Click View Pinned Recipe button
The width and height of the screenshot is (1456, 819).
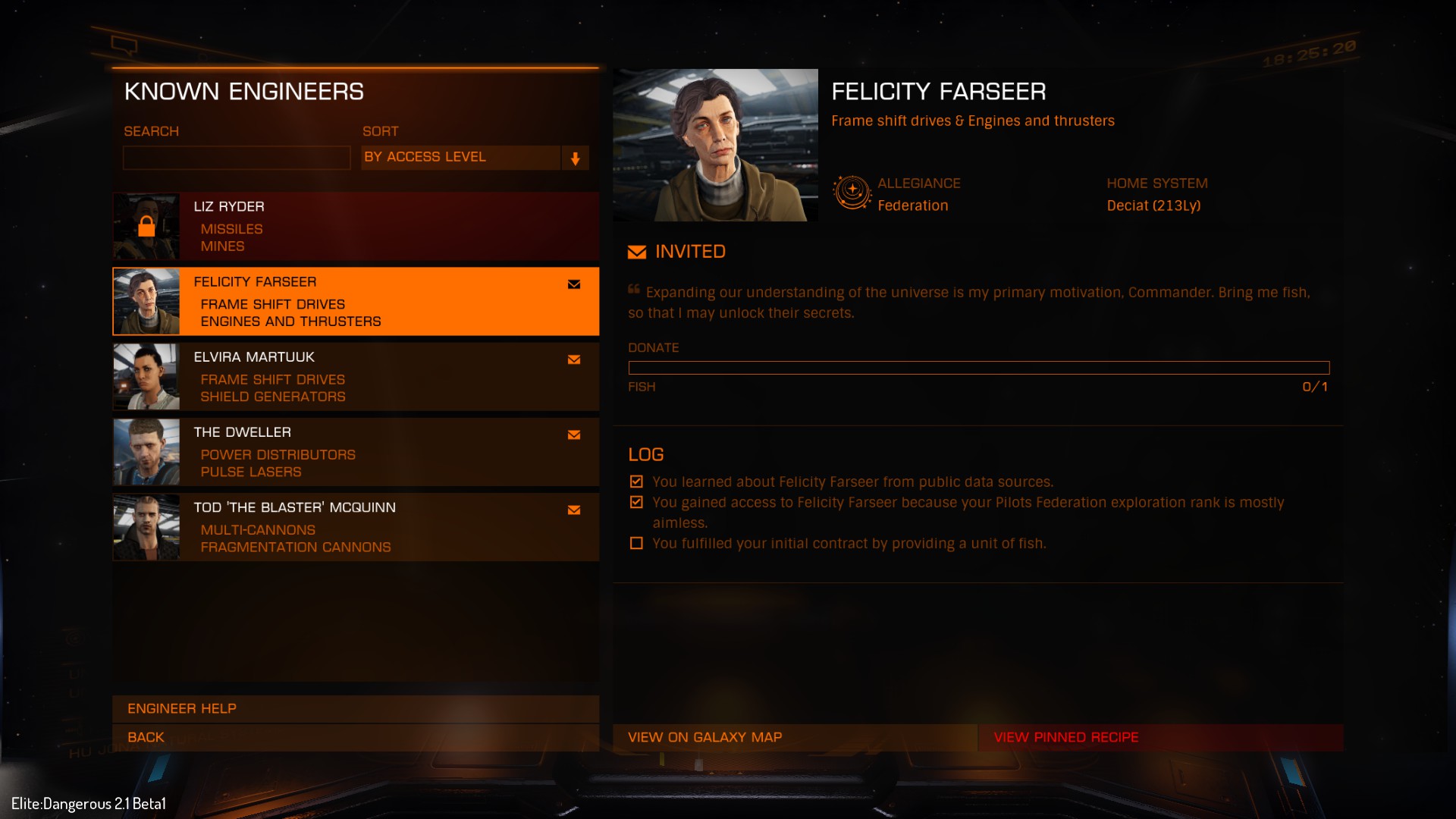[1160, 737]
